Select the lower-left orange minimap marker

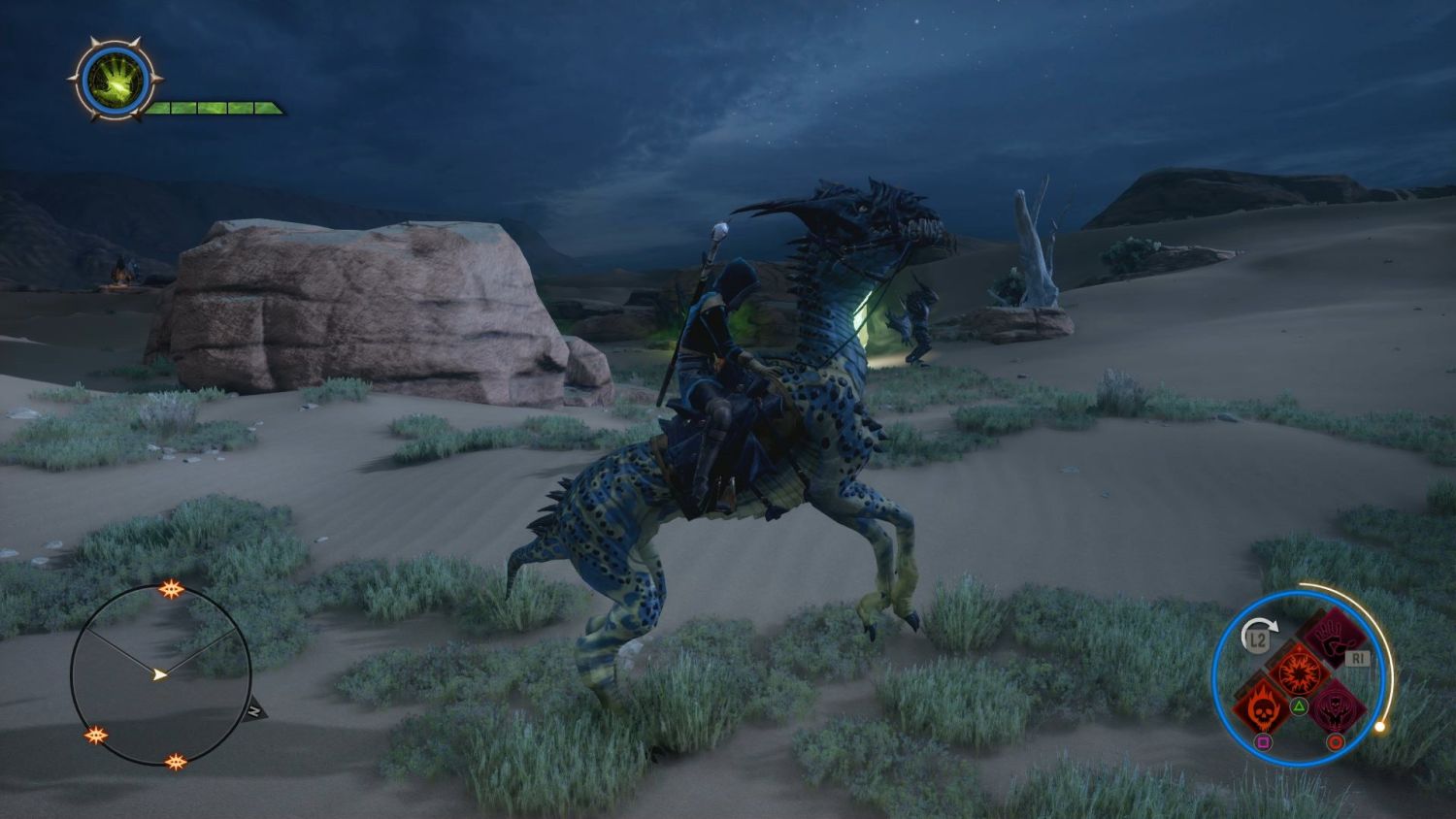pyautogui.click(x=96, y=735)
